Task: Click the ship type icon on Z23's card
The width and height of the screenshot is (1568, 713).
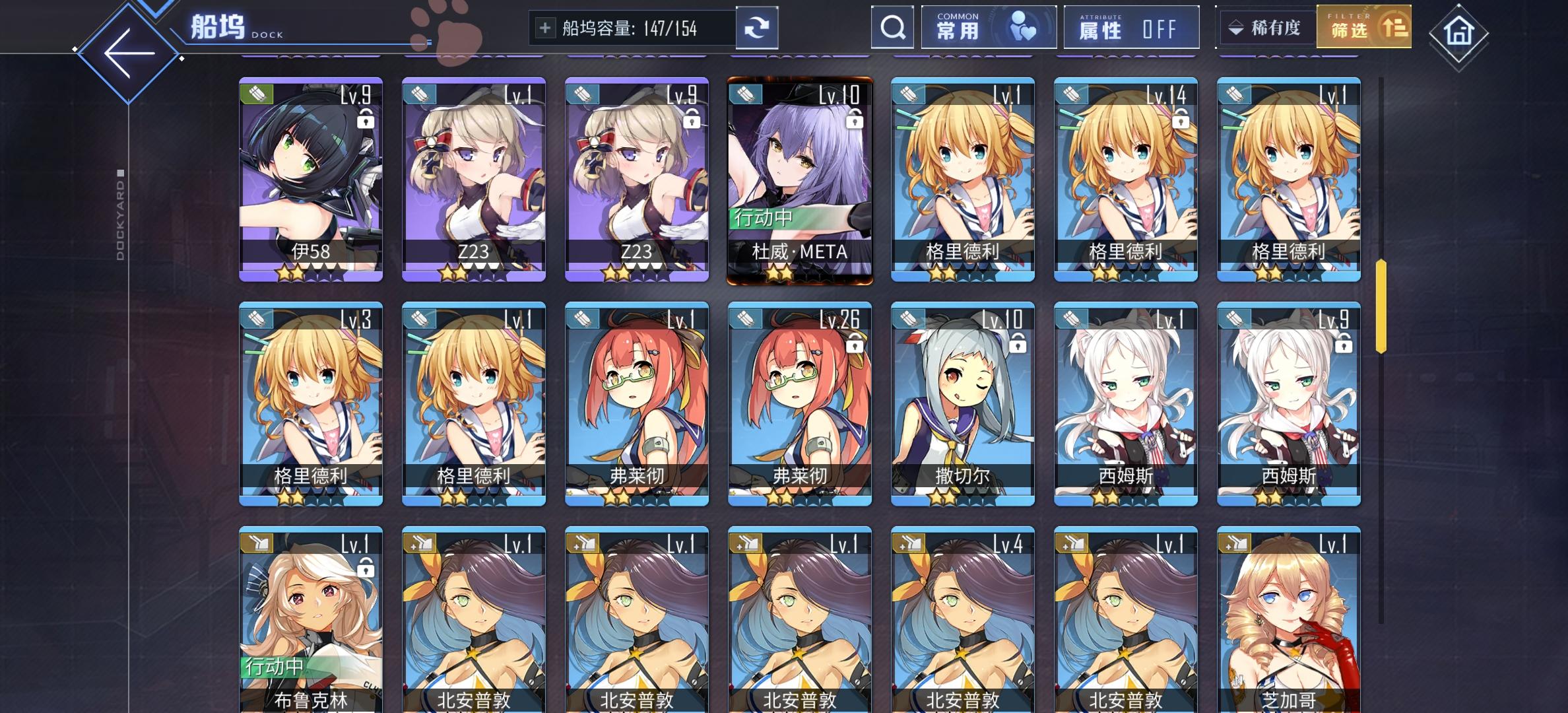Action: click(419, 94)
